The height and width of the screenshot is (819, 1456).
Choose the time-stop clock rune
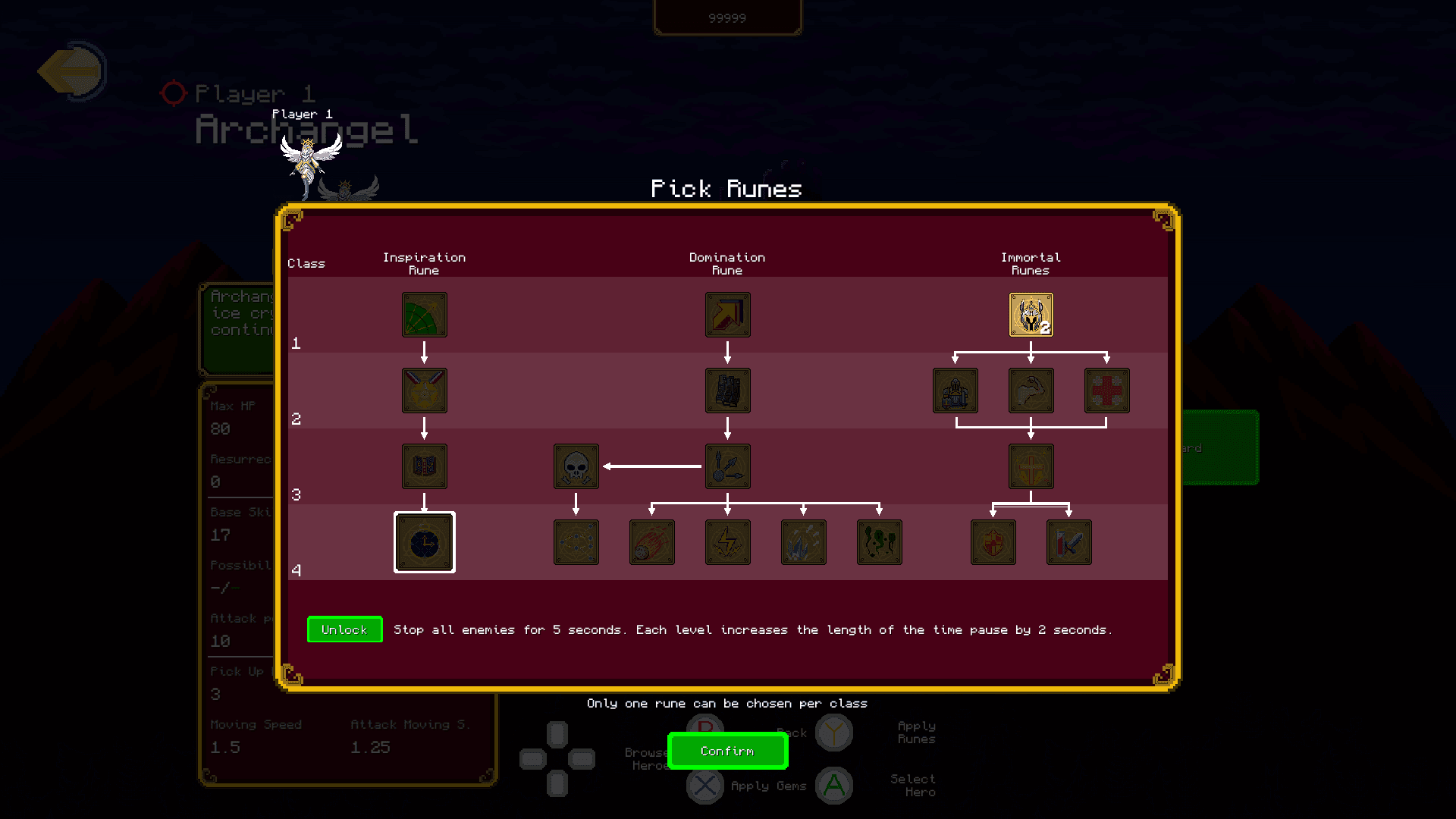coord(425,542)
